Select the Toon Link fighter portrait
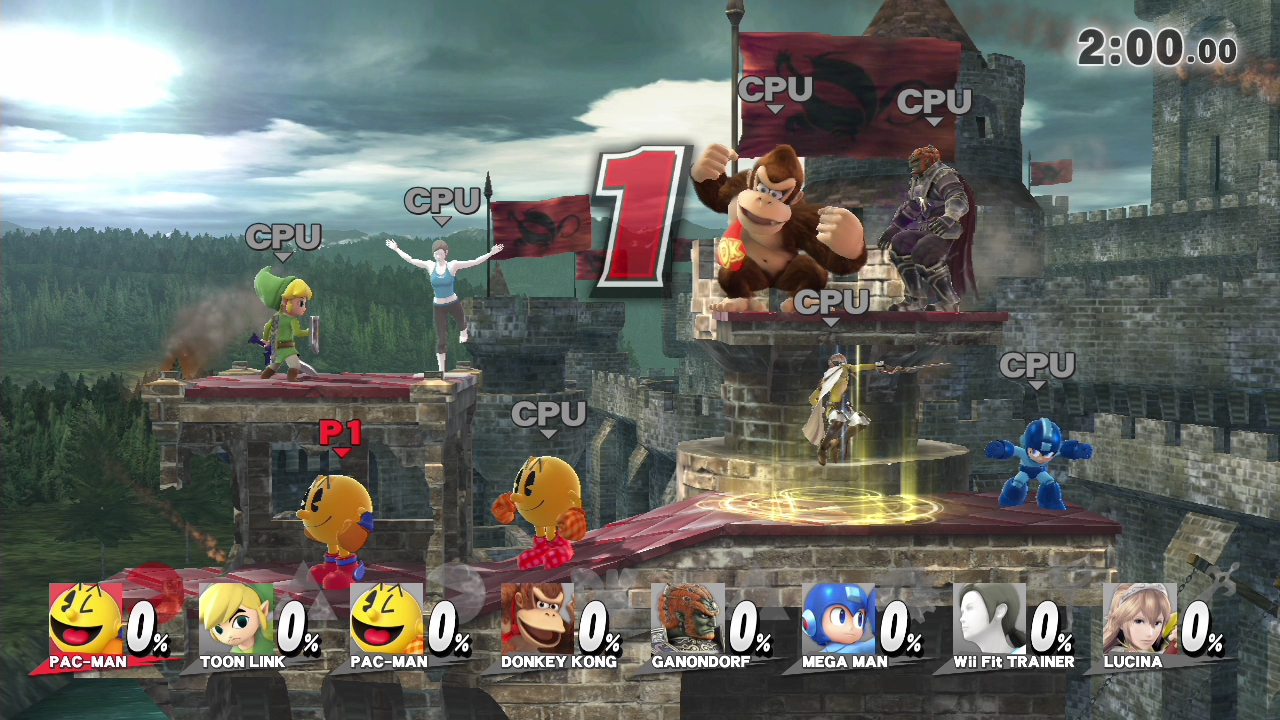 click(236, 619)
